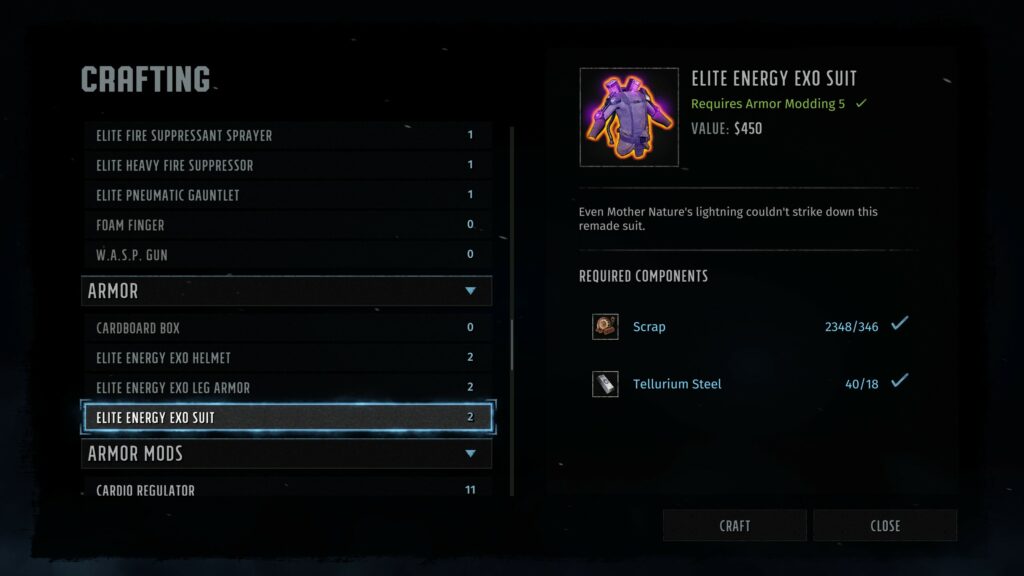Close the crafting menu
Screen dimensions: 1024x576
pos(885,525)
